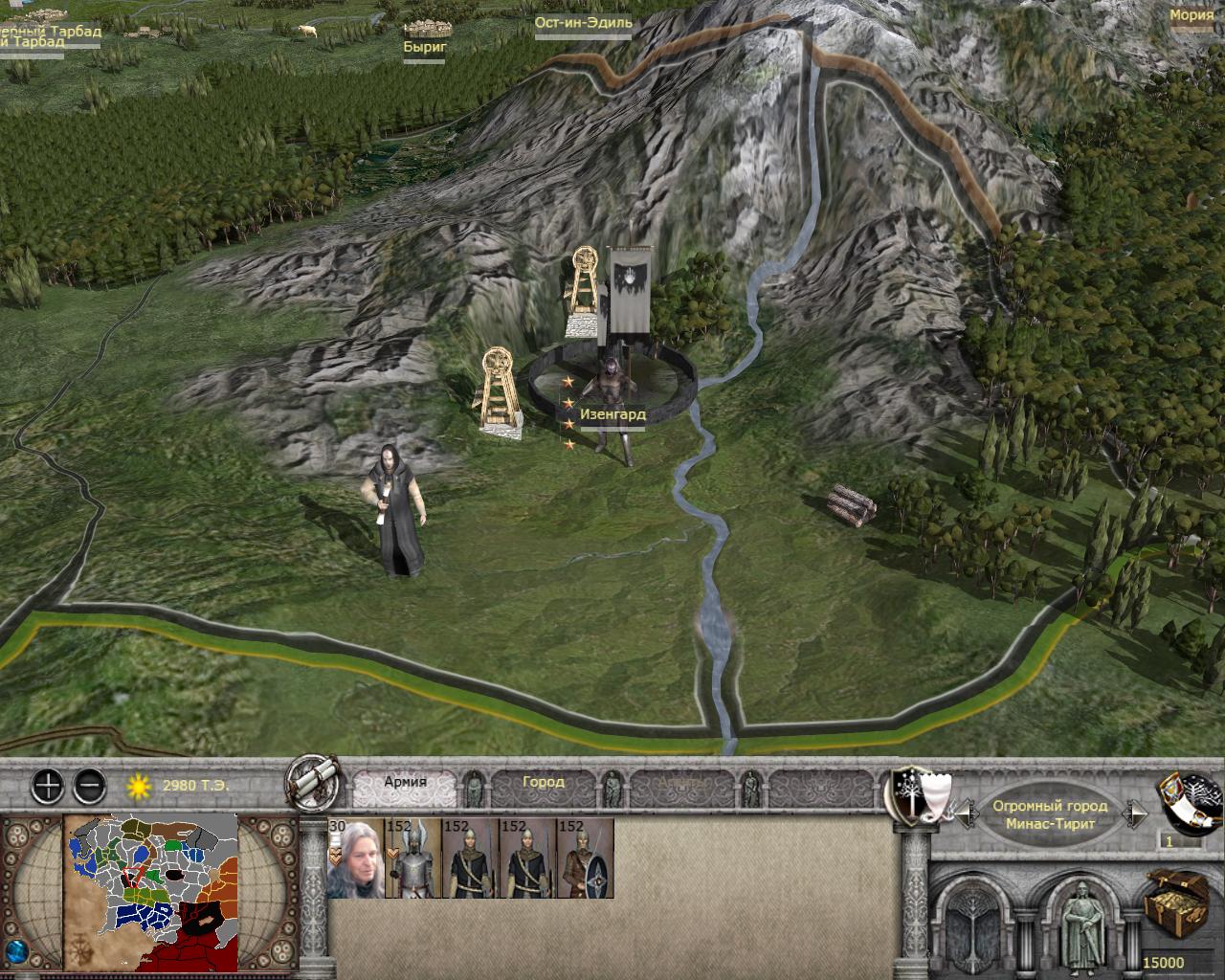Click the plus zoom-in button
The image size is (1225, 980).
tap(48, 787)
